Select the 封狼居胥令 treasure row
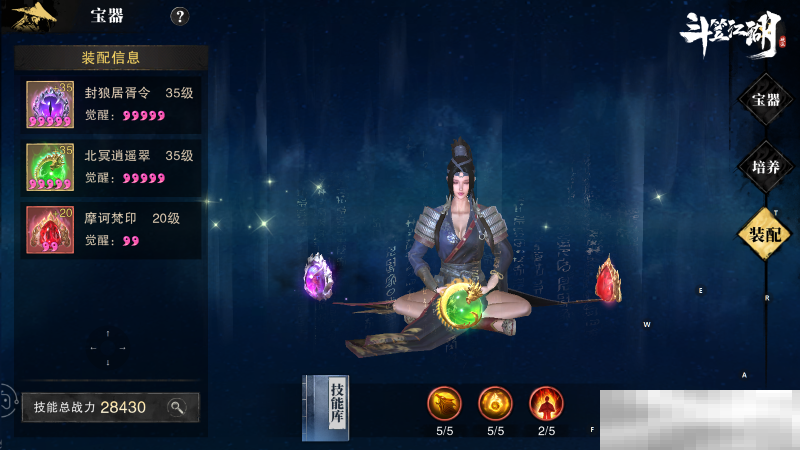The width and height of the screenshot is (800, 450). click(x=110, y=105)
